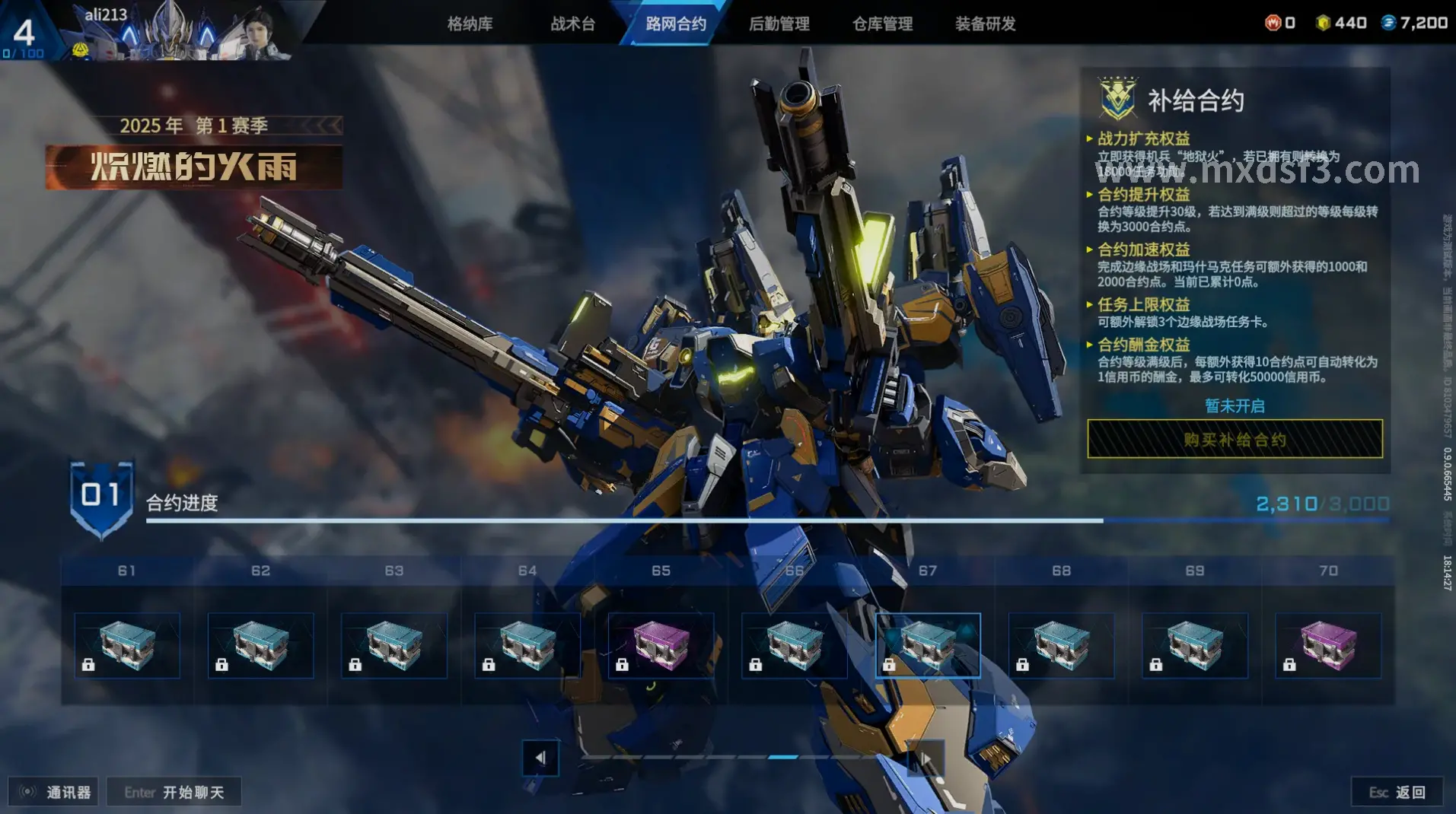Switch to 装备研发 tab
The height and width of the screenshot is (814, 1456).
[x=985, y=24]
